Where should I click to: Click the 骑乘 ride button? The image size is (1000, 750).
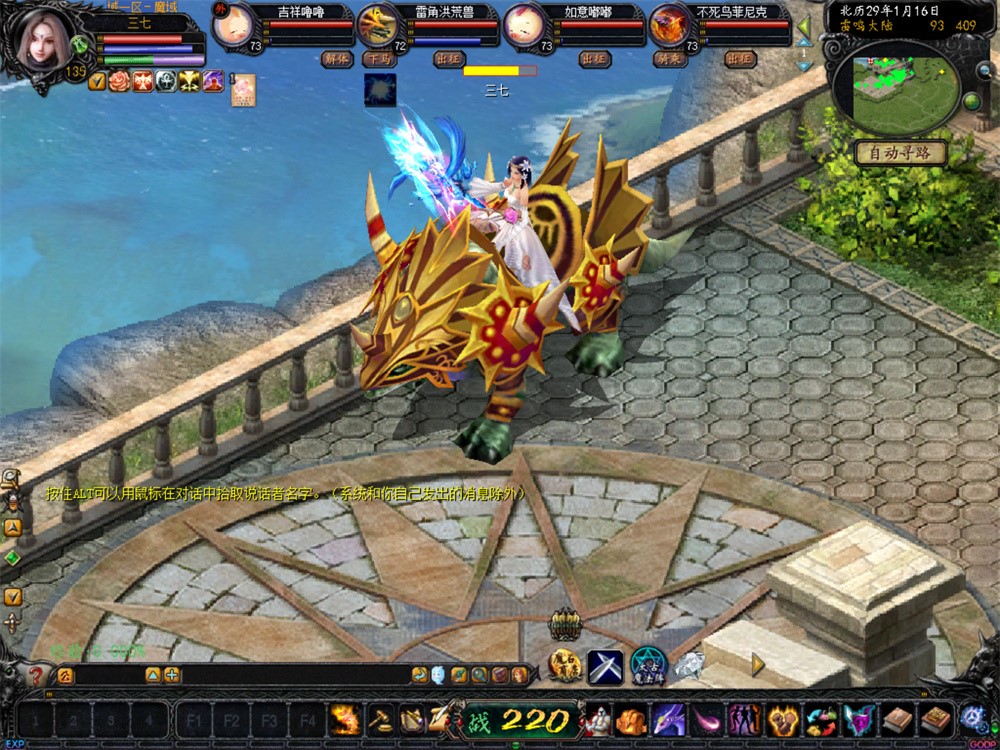point(671,58)
